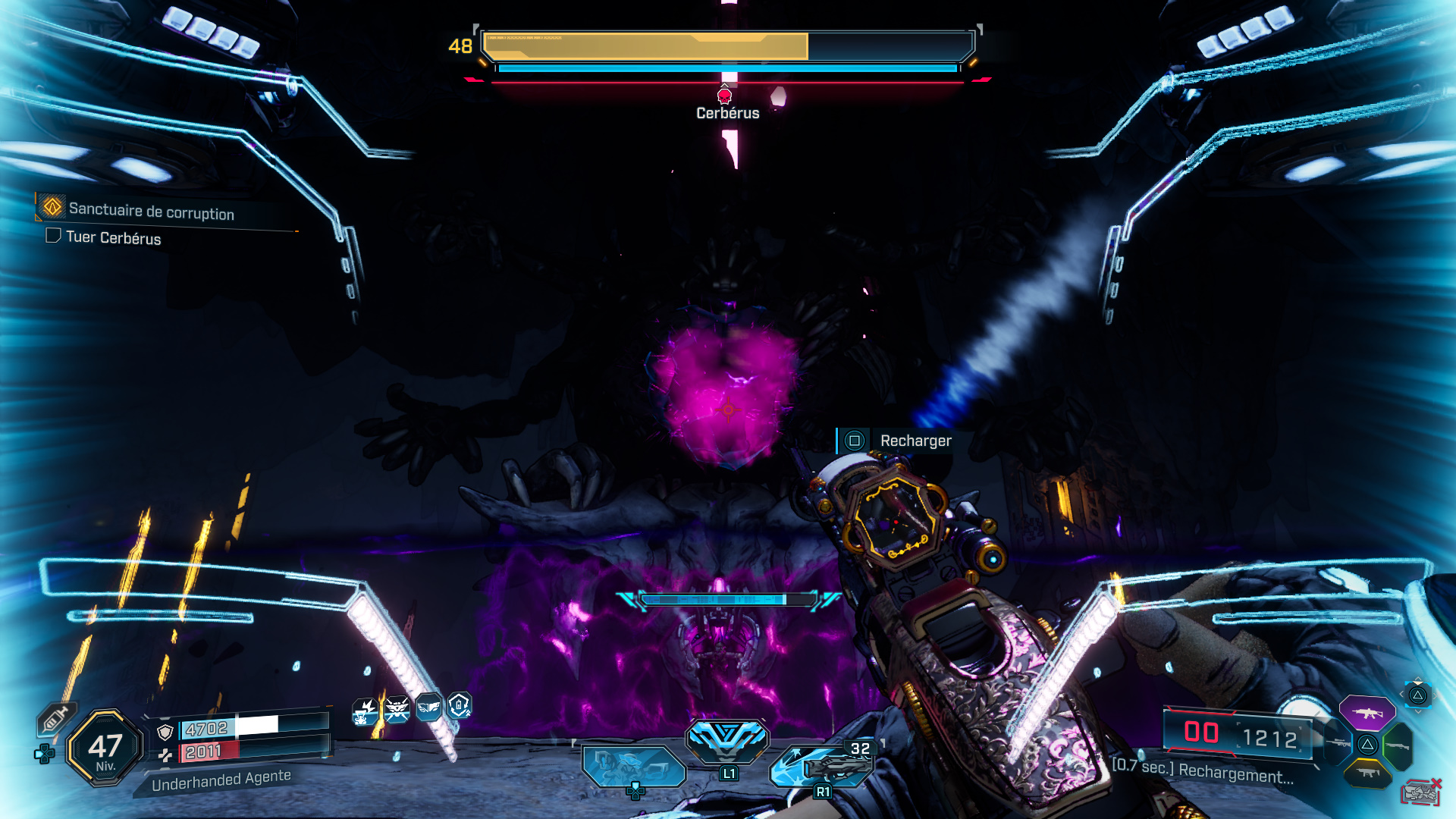Trigger the blue triangular emblem ability

pos(727,741)
